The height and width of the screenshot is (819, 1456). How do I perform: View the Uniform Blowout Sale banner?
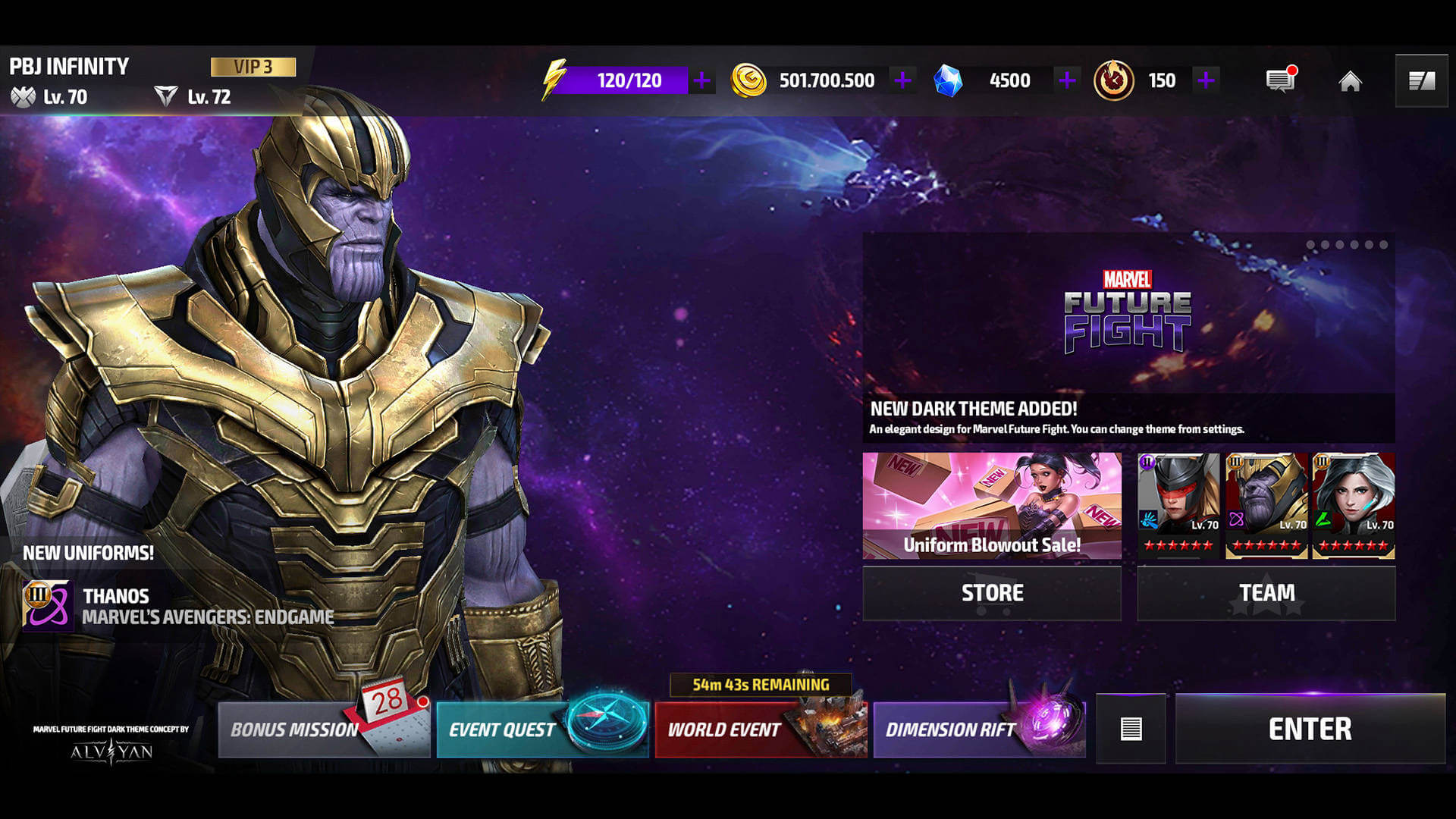992,506
